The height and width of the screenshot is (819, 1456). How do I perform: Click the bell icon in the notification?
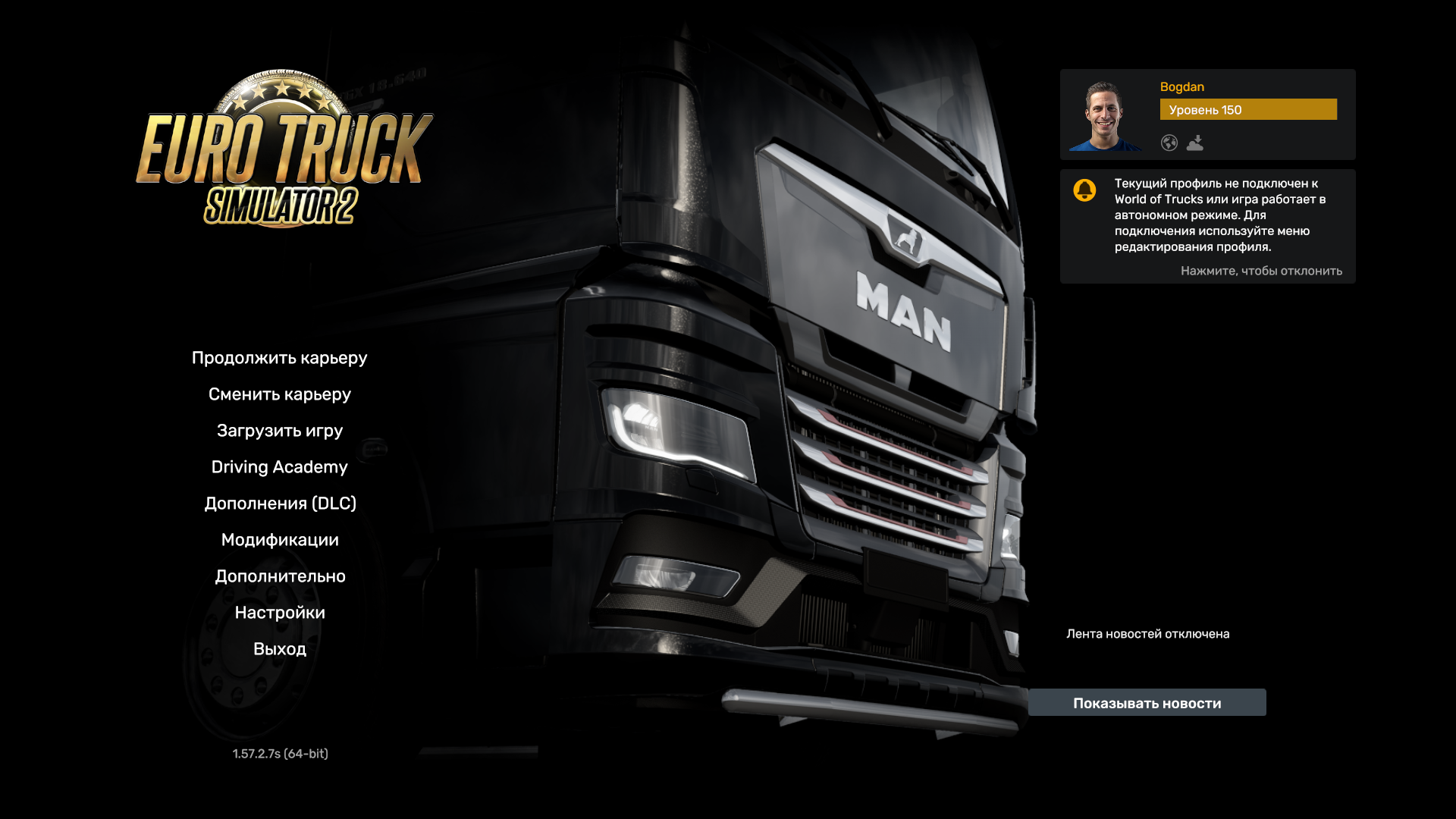(1085, 190)
